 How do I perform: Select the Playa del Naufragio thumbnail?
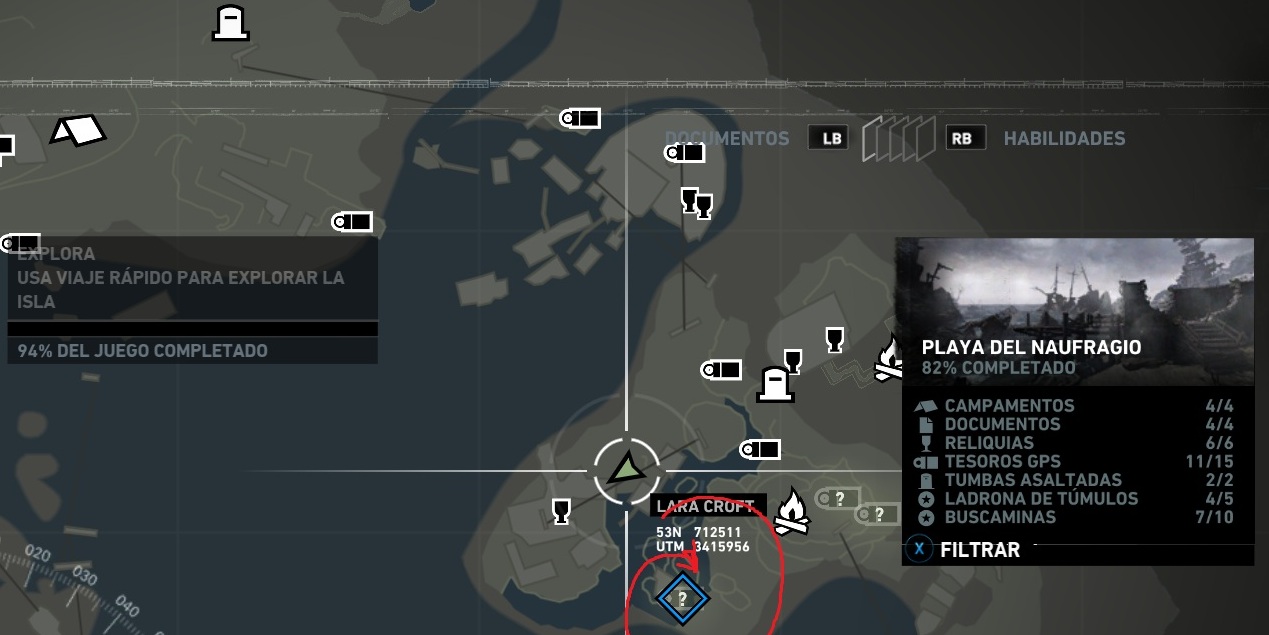[1074, 311]
